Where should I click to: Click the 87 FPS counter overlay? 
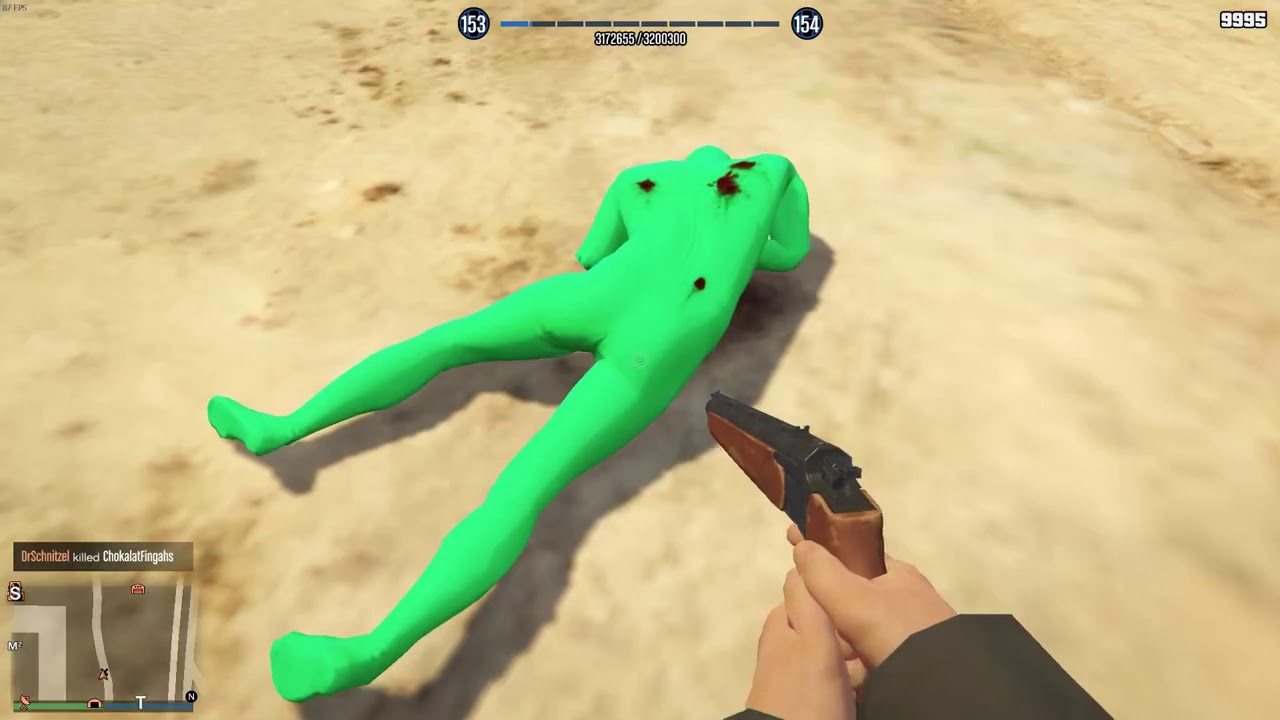point(16,6)
